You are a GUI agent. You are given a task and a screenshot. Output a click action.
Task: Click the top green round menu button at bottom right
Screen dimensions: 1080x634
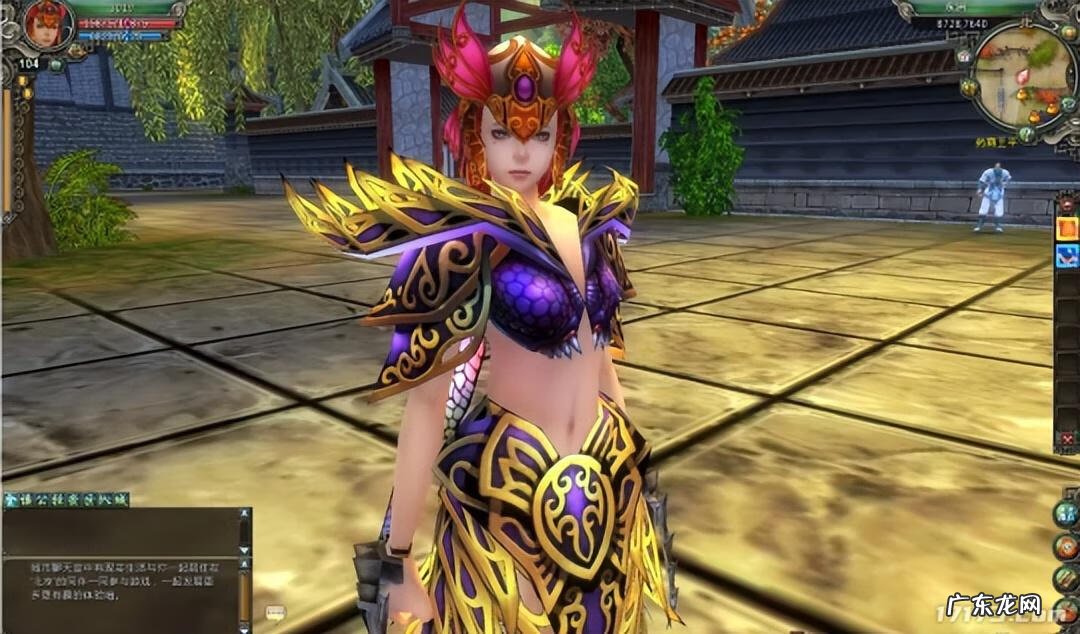pyautogui.click(x=1067, y=513)
